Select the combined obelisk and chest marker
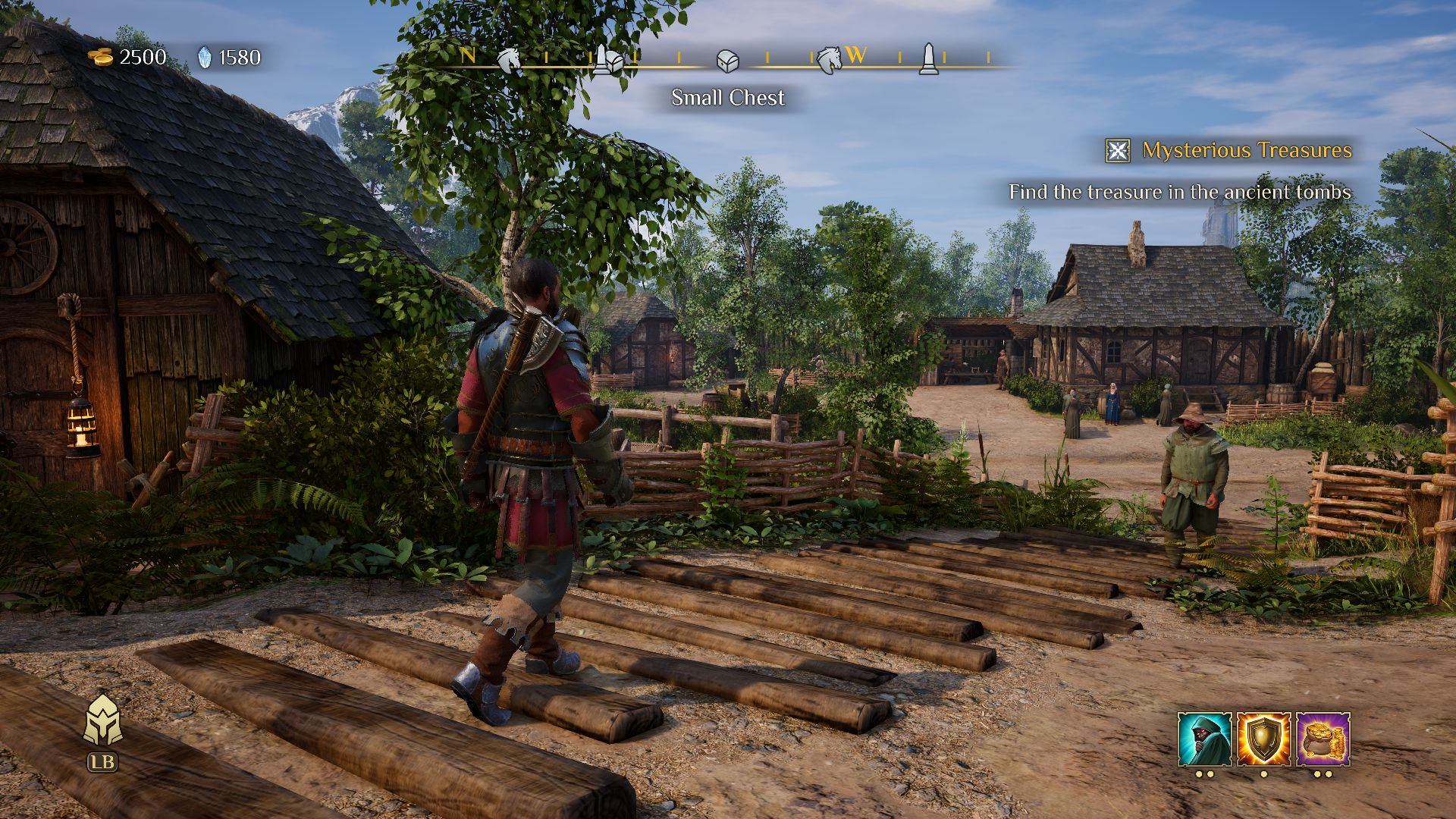The width and height of the screenshot is (1456, 819). point(607,60)
